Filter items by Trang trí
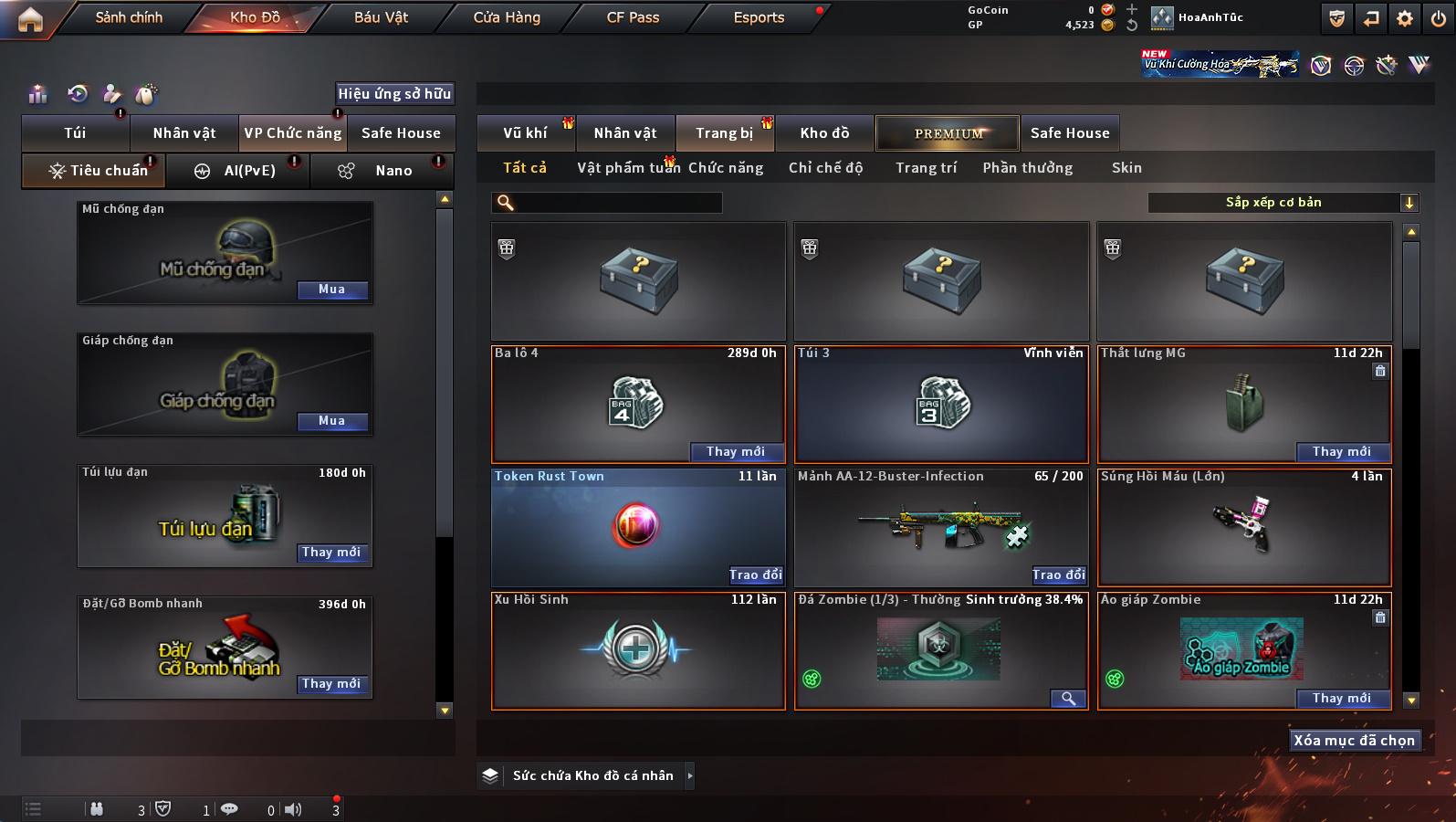The image size is (1456, 822). (x=926, y=168)
